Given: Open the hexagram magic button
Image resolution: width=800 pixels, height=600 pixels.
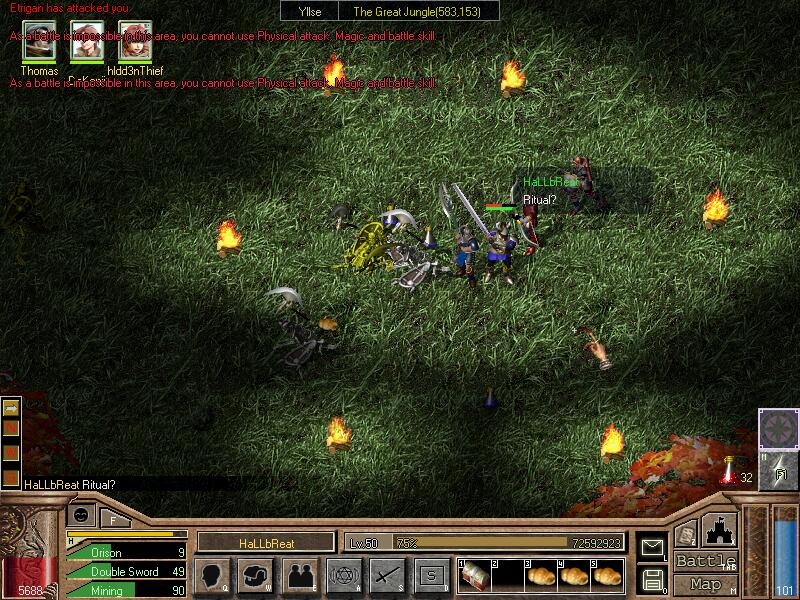Looking at the screenshot, I should [344, 575].
